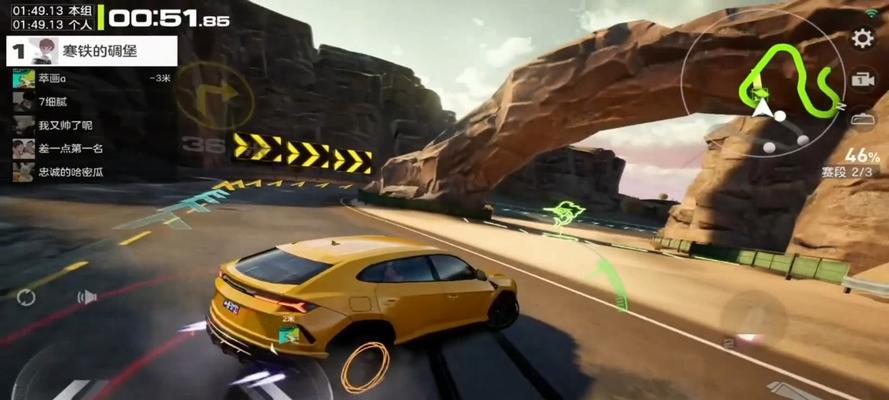Toggle the rear-view mirror icon
The height and width of the screenshot is (400, 889).
click(862, 119)
